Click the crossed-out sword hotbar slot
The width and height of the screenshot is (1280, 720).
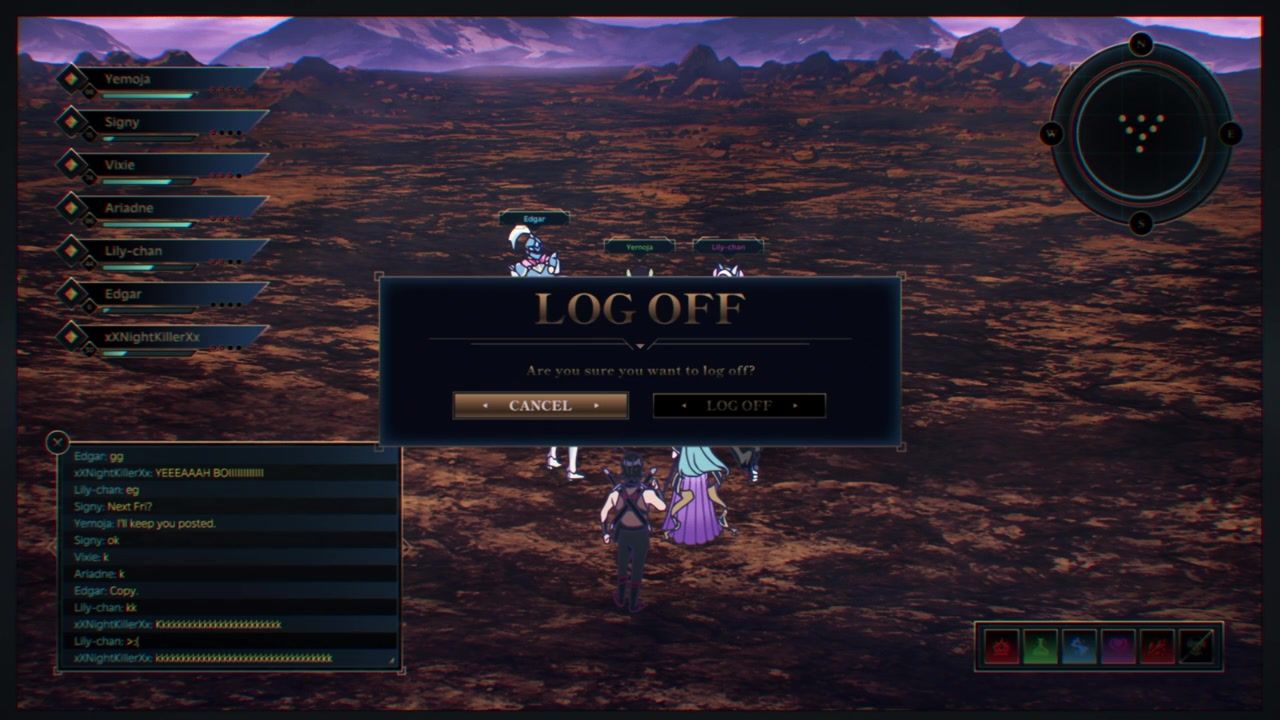tap(1197, 647)
